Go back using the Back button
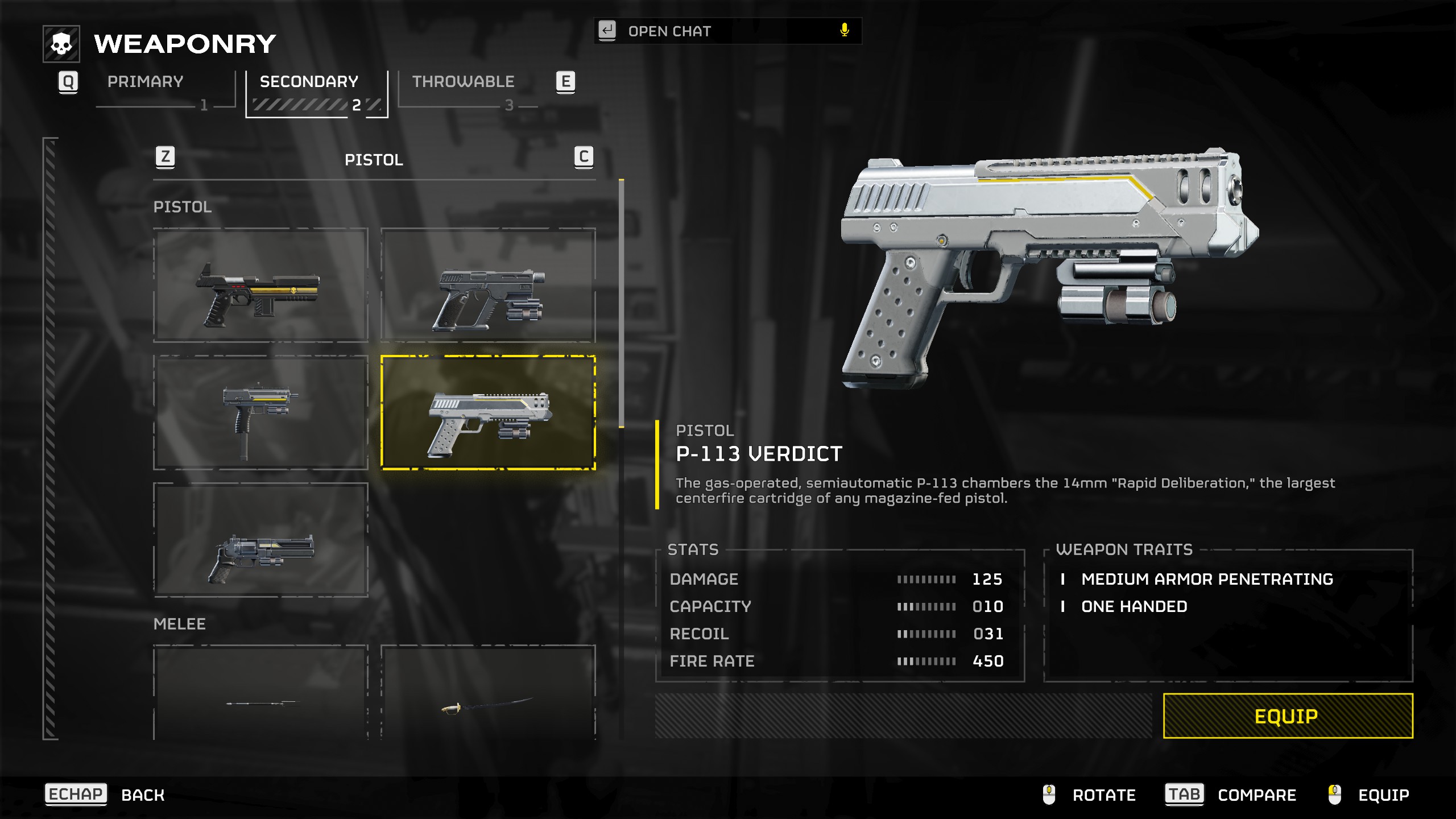This screenshot has width=1456, height=819. 142,795
